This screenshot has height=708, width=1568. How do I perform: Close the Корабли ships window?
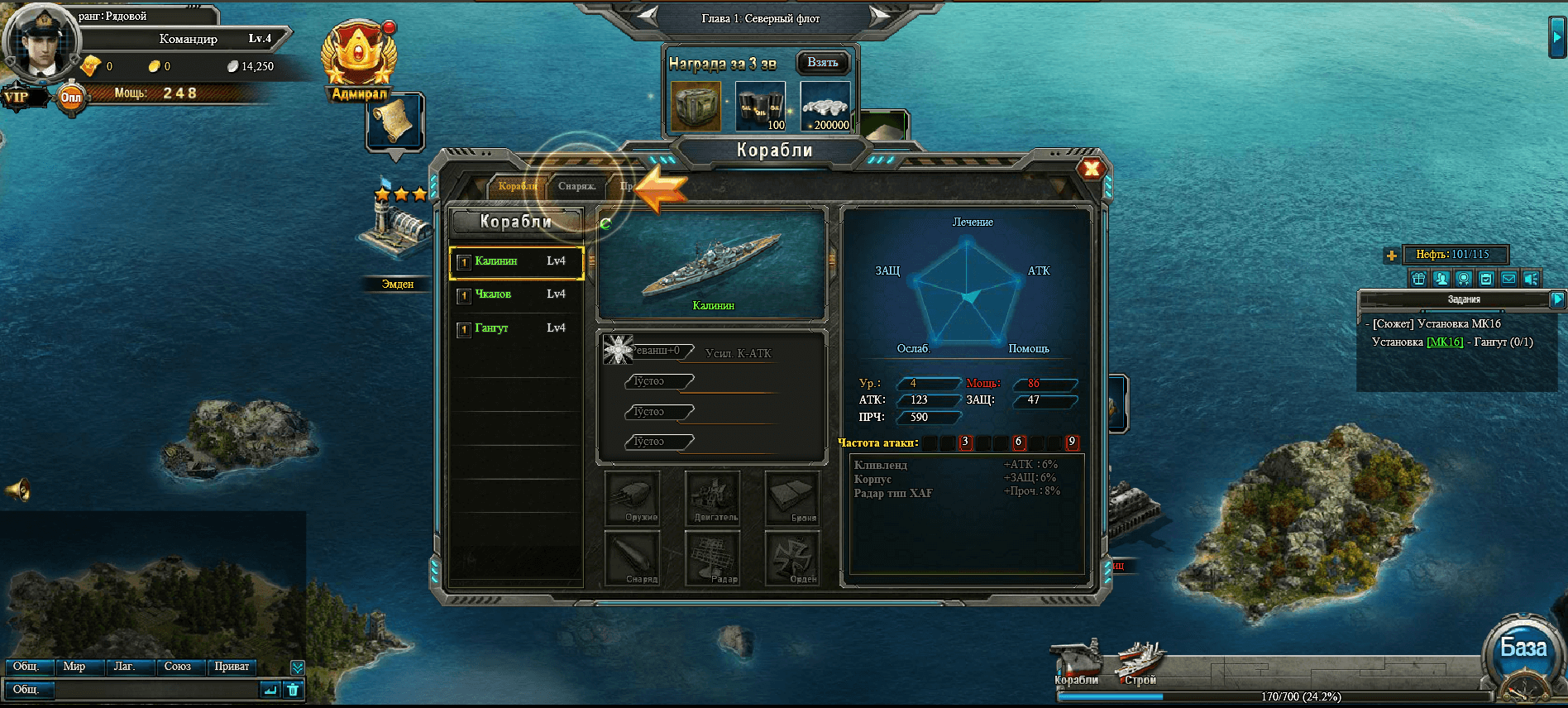pyautogui.click(x=1092, y=169)
